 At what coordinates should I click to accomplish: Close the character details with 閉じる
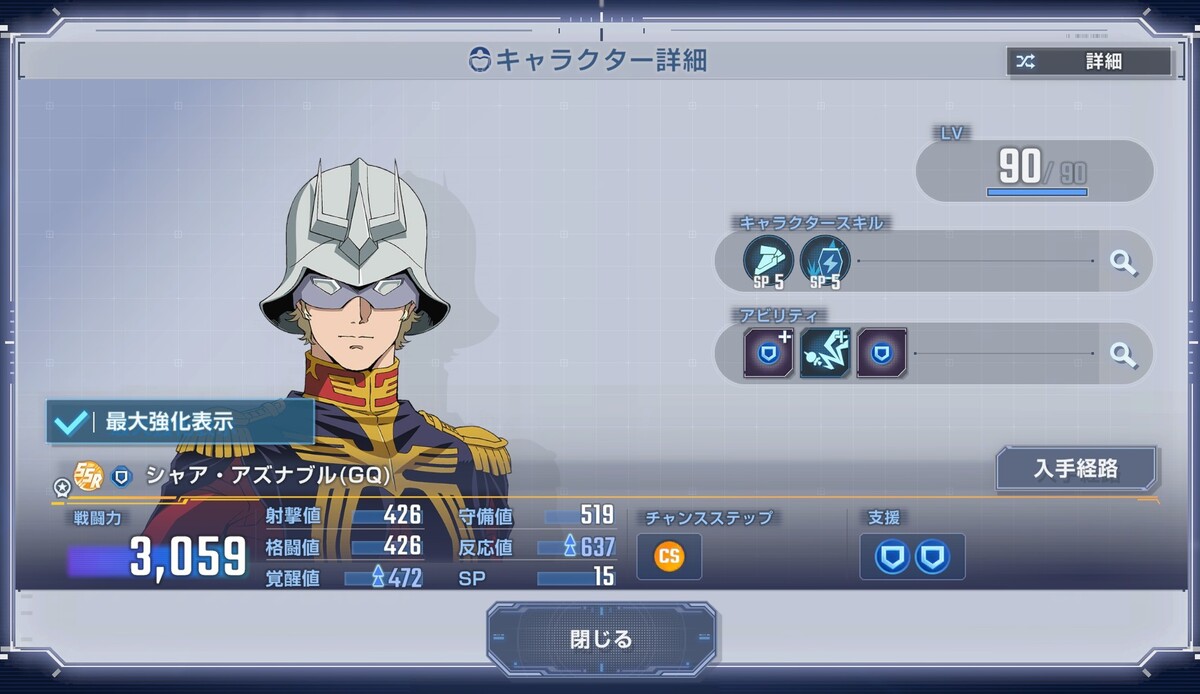tap(601, 639)
